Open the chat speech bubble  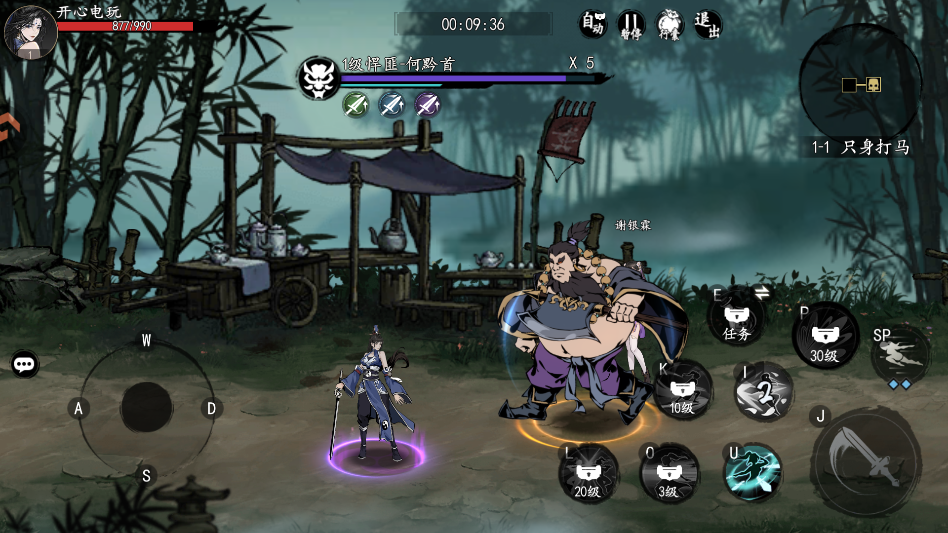click(x=25, y=364)
